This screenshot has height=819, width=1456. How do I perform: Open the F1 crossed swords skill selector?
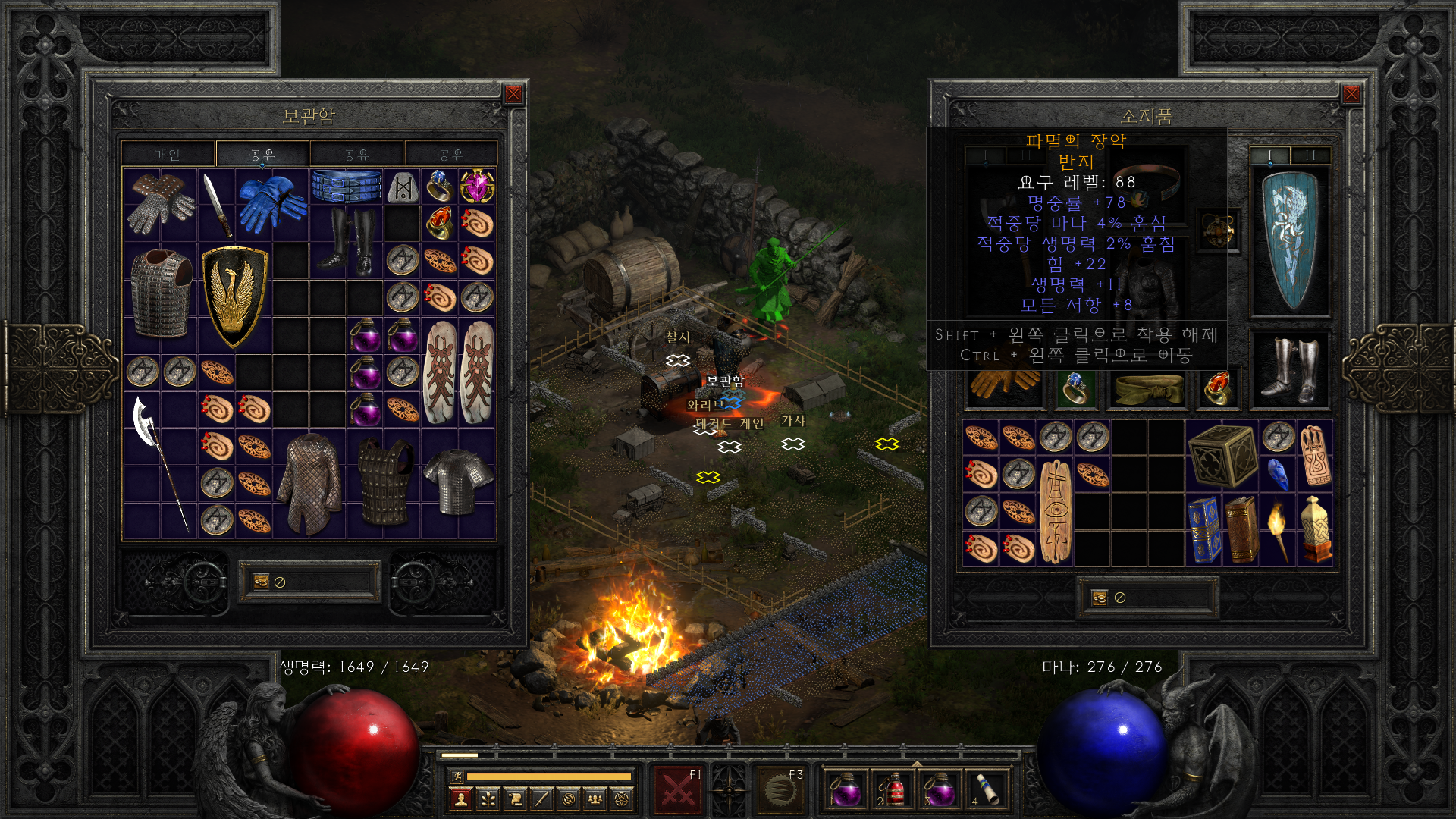click(678, 789)
